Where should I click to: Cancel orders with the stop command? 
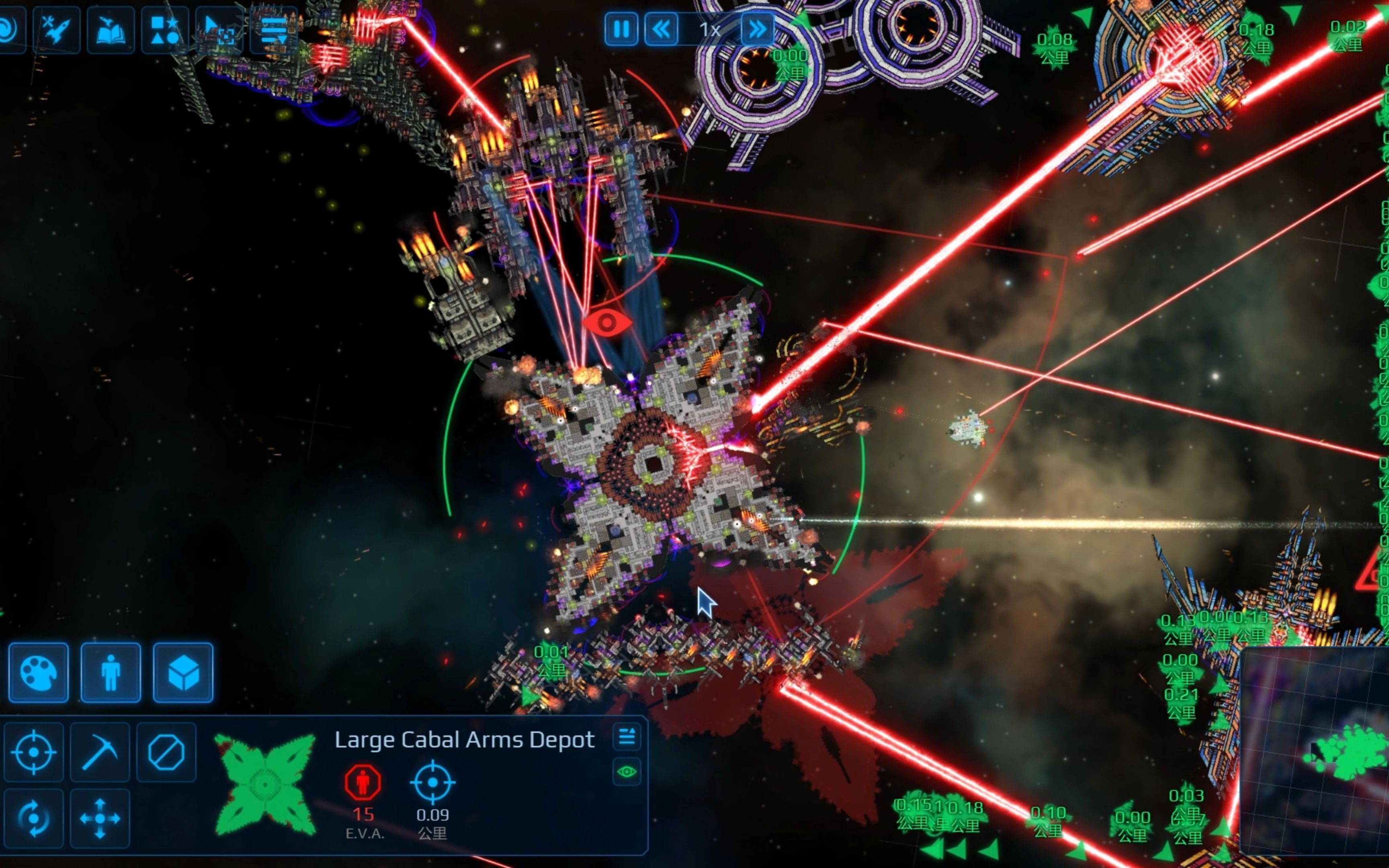pos(166,752)
